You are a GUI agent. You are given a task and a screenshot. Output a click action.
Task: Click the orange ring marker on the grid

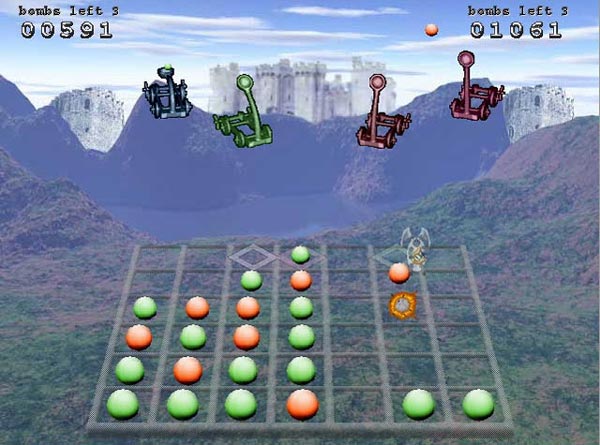click(402, 303)
